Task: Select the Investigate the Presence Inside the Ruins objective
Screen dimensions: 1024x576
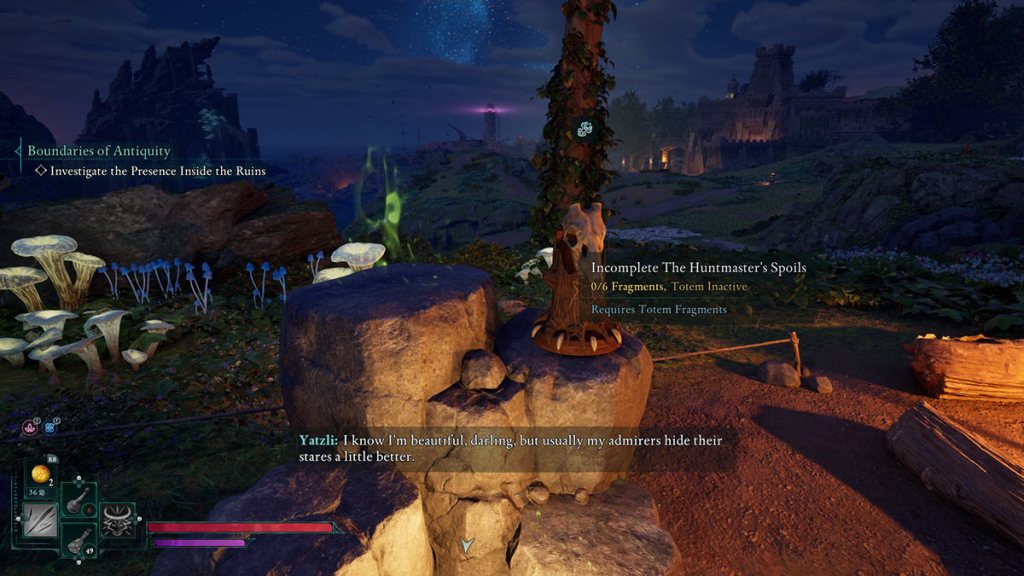Action: click(x=158, y=171)
